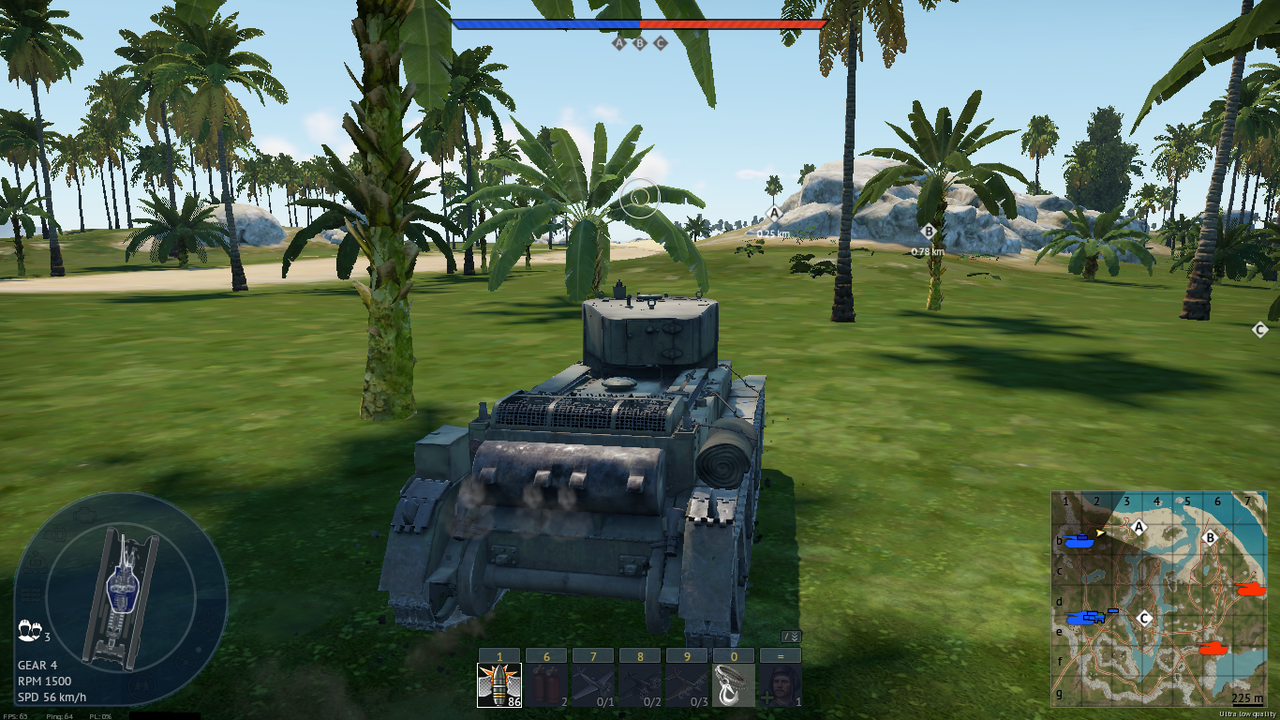This screenshot has height=720, width=1280.
Task: Choose the fighter plane slot marked 0/1
Action: [592, 685]
